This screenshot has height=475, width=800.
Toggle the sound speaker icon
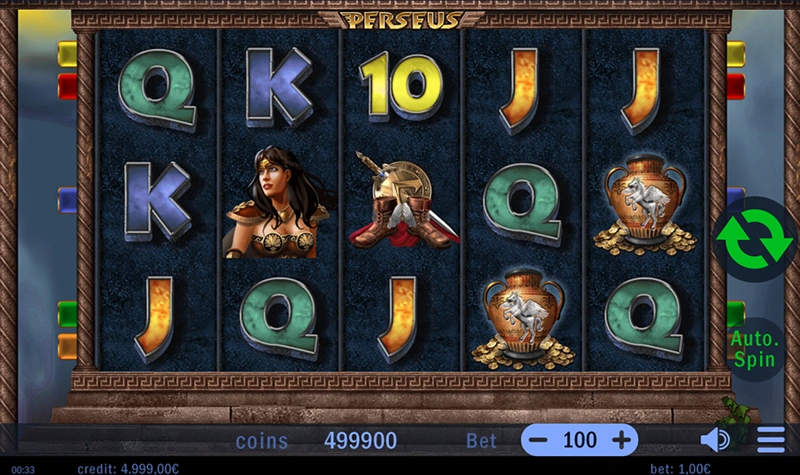tap(714, 440)
